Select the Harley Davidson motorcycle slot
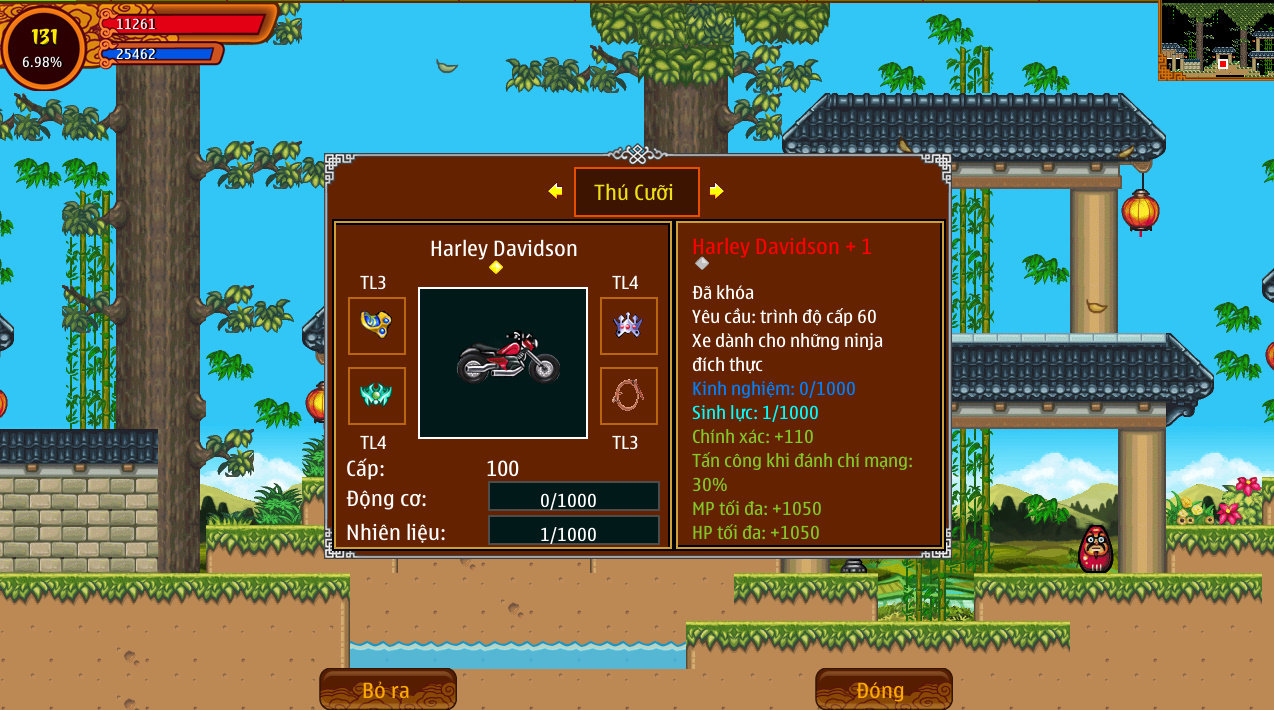Image resolution: width=1274 pixels, height=710 pixels. pos(502,363)
